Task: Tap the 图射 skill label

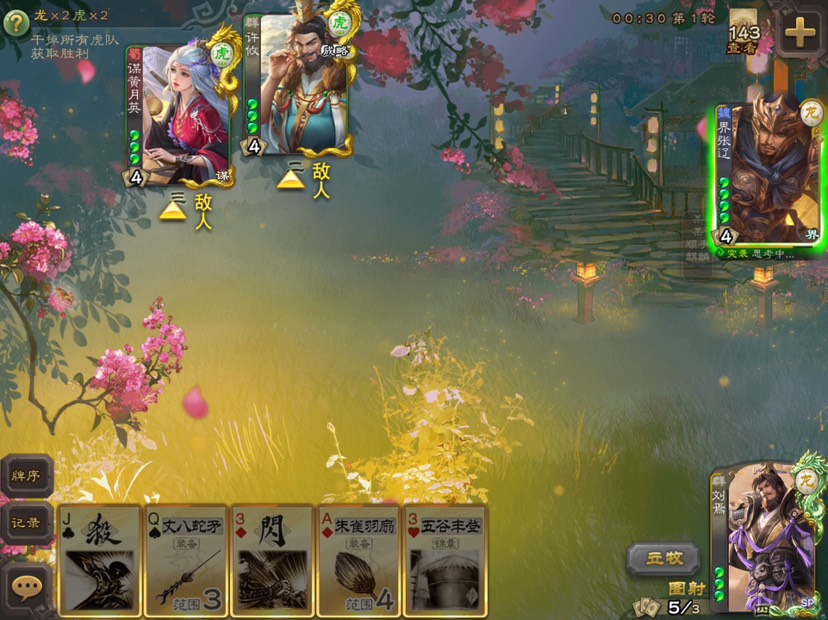Action: [x=683, y=589]
